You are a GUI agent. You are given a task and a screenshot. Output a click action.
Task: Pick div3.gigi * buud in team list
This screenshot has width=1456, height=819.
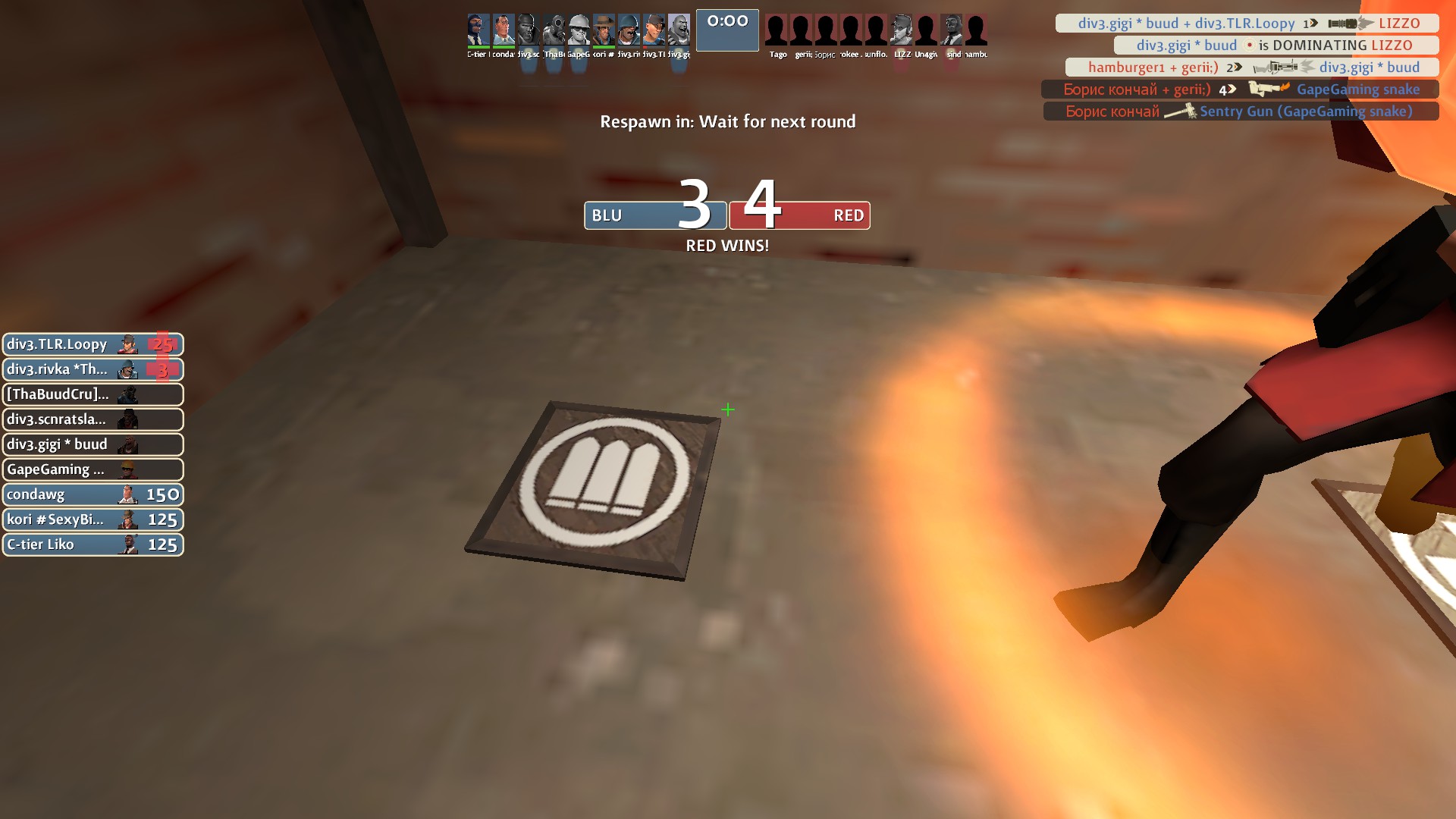tap(93, 444)
